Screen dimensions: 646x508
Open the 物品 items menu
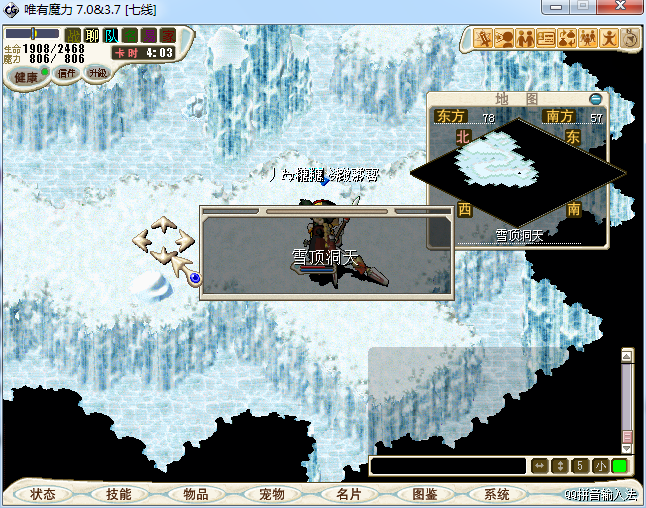[195, 494]
